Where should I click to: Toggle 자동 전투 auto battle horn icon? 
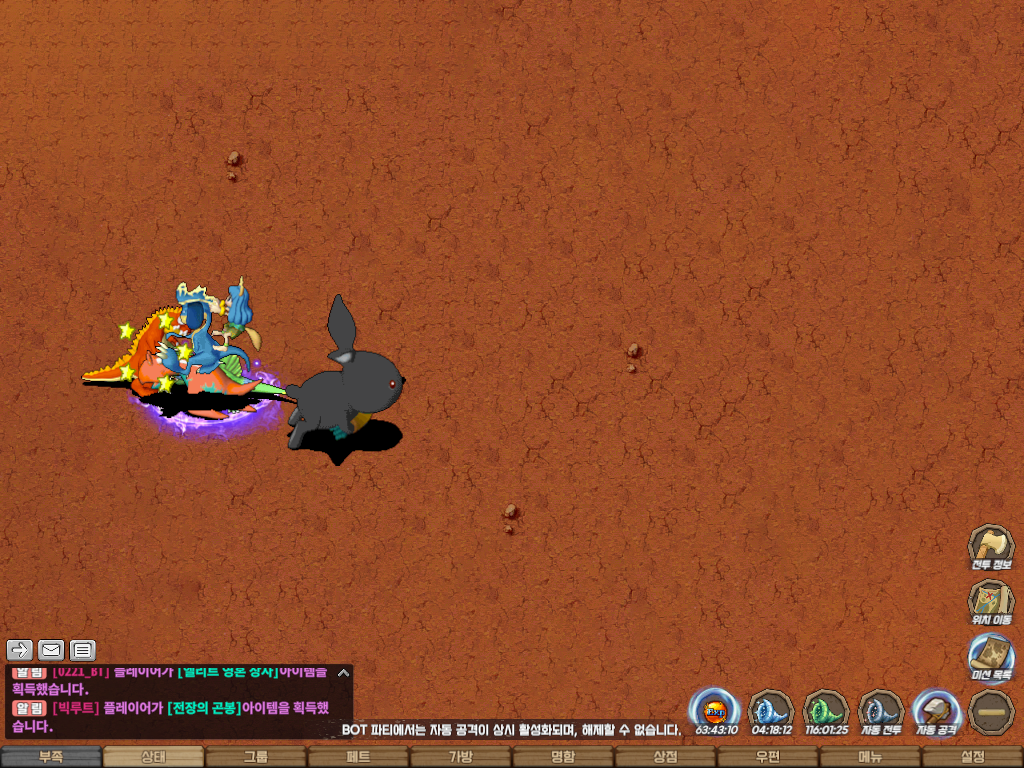click(x=881, y=711)
